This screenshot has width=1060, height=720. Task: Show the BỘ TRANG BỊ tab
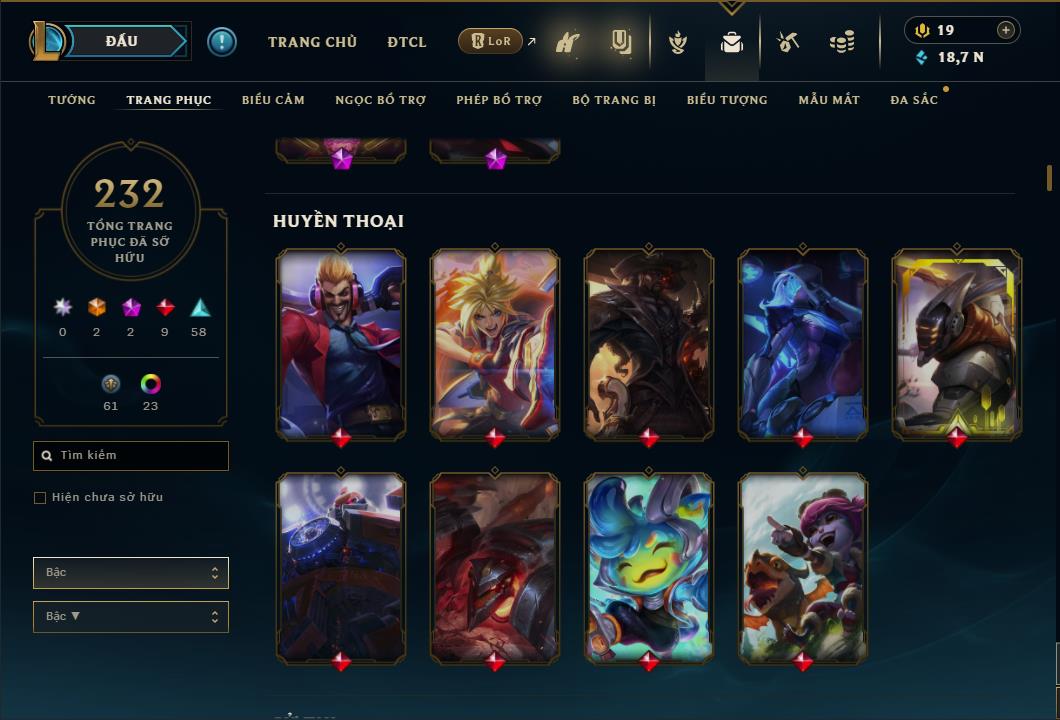pyautogui.click(x=614, y=100)
